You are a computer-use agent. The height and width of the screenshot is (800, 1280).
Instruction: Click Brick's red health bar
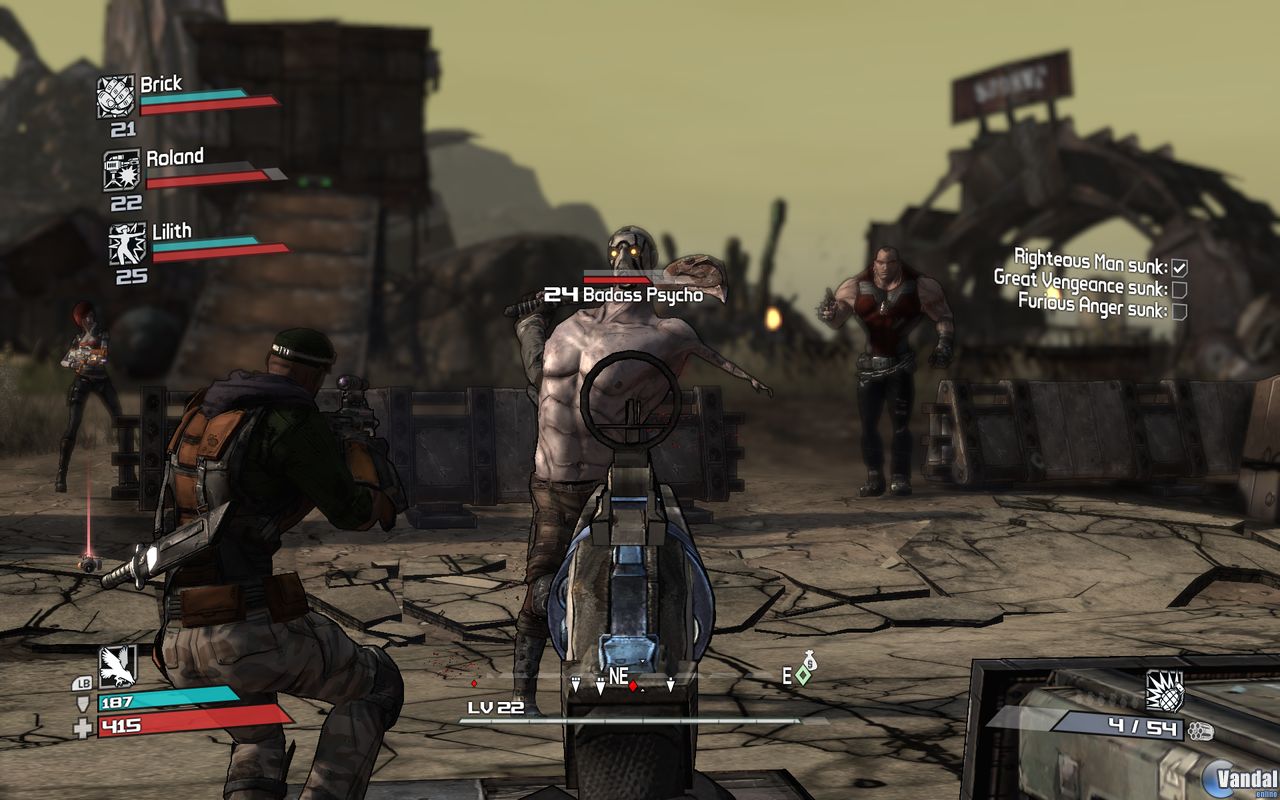click(210, 106)
